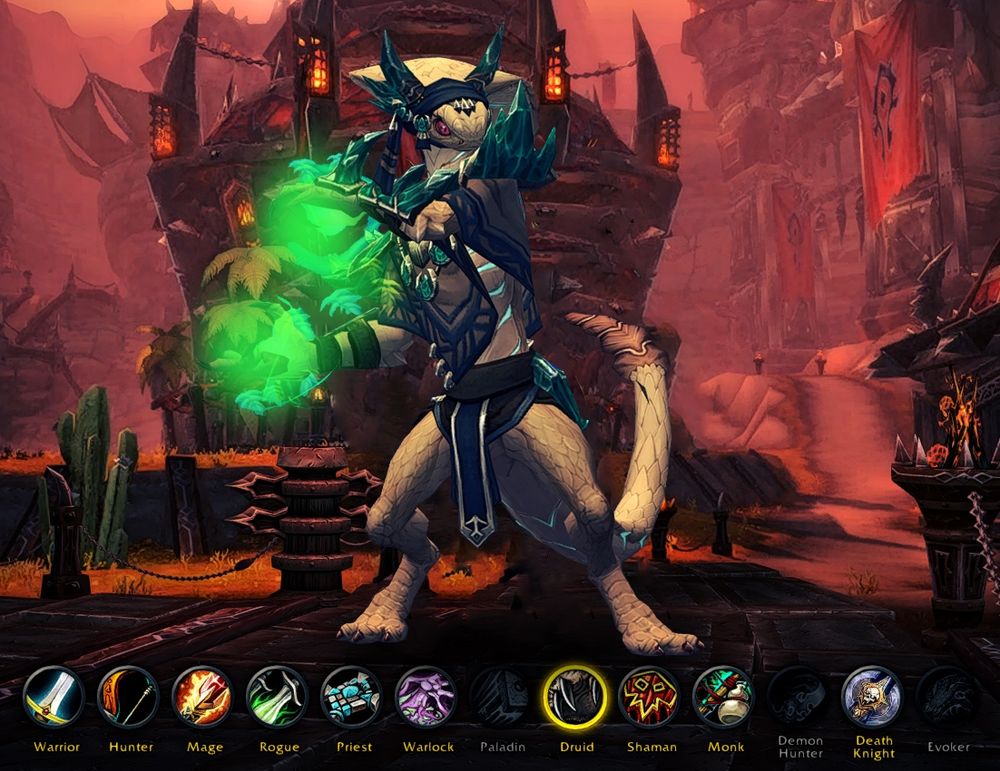Image resolution: width=1000 pixels, height=771 pixels.
Task: Click the dimmed Demon Hunter icon
Action: 798,696
